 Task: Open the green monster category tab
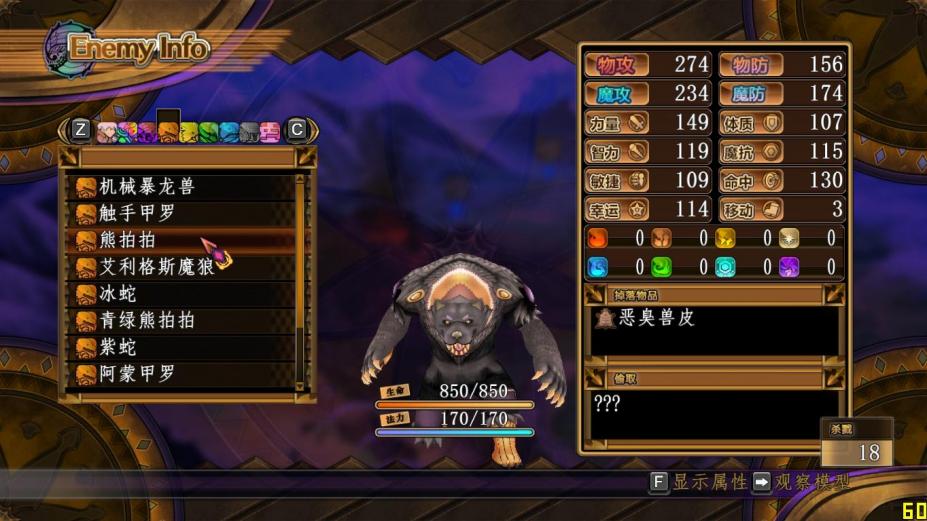click(x=209, y=131)
